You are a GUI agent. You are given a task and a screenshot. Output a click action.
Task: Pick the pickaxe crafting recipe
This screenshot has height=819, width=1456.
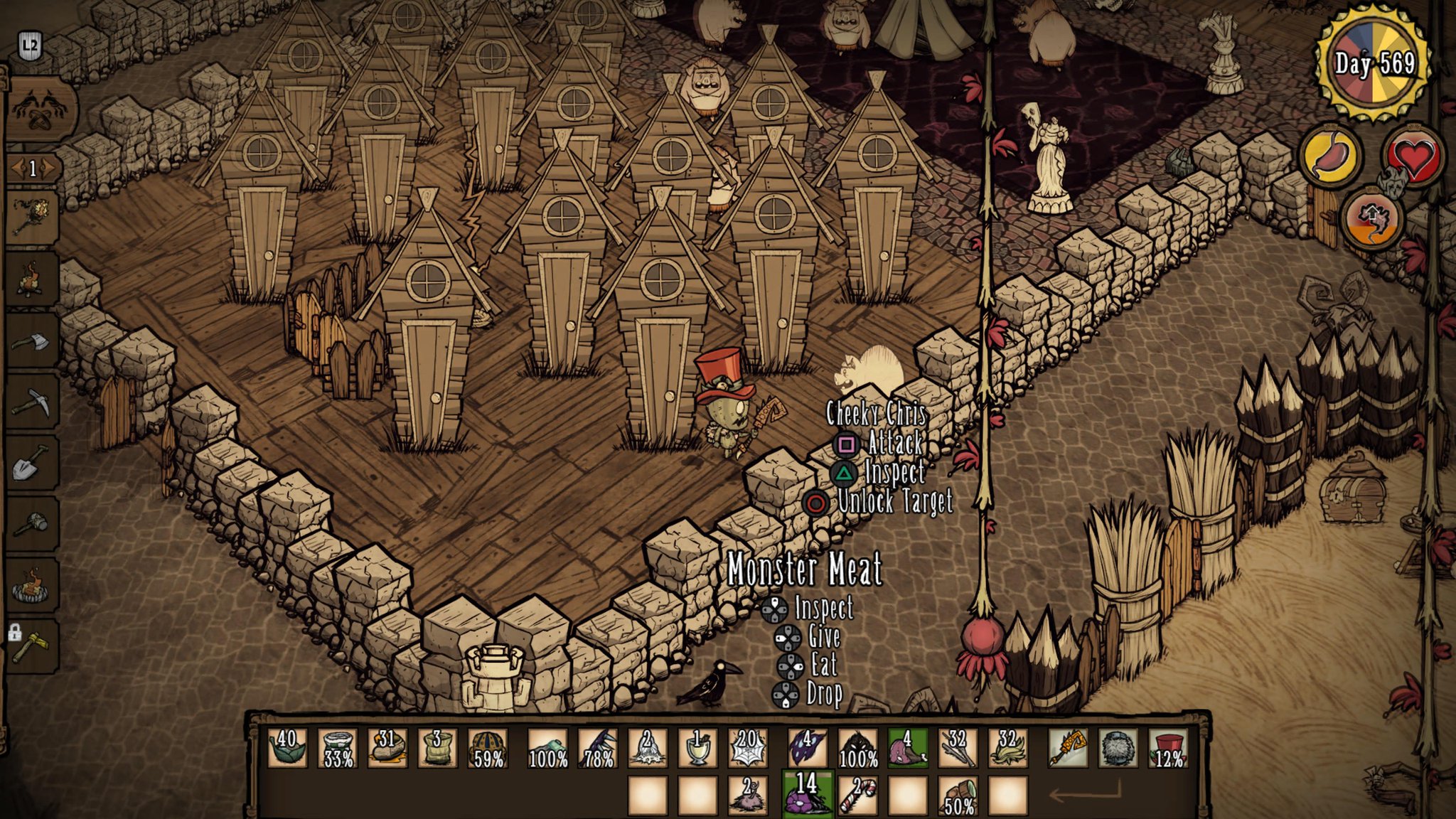click(33, 403)
